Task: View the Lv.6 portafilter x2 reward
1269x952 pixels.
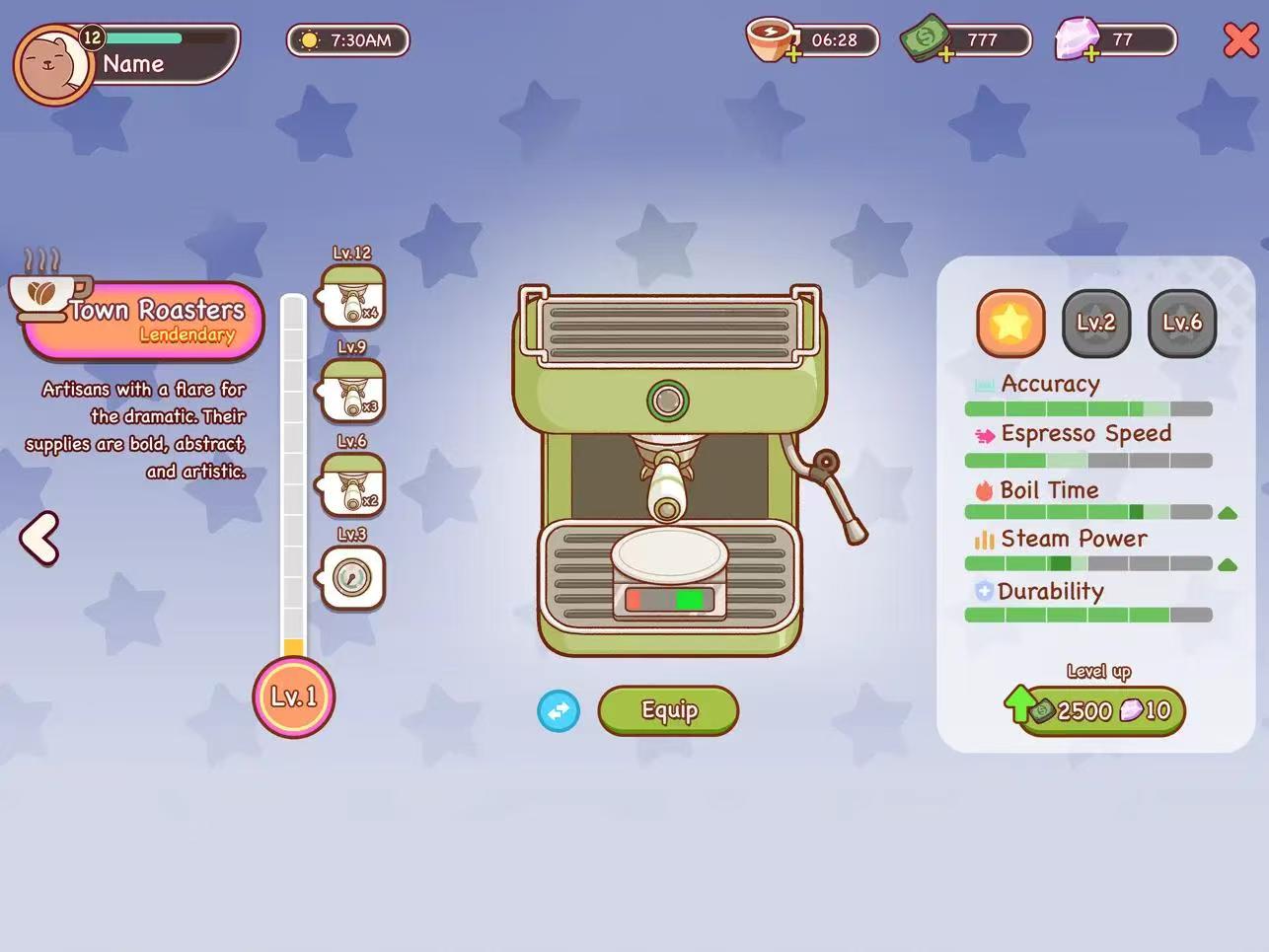Action: pyautogui.click(x=352, y=484)
